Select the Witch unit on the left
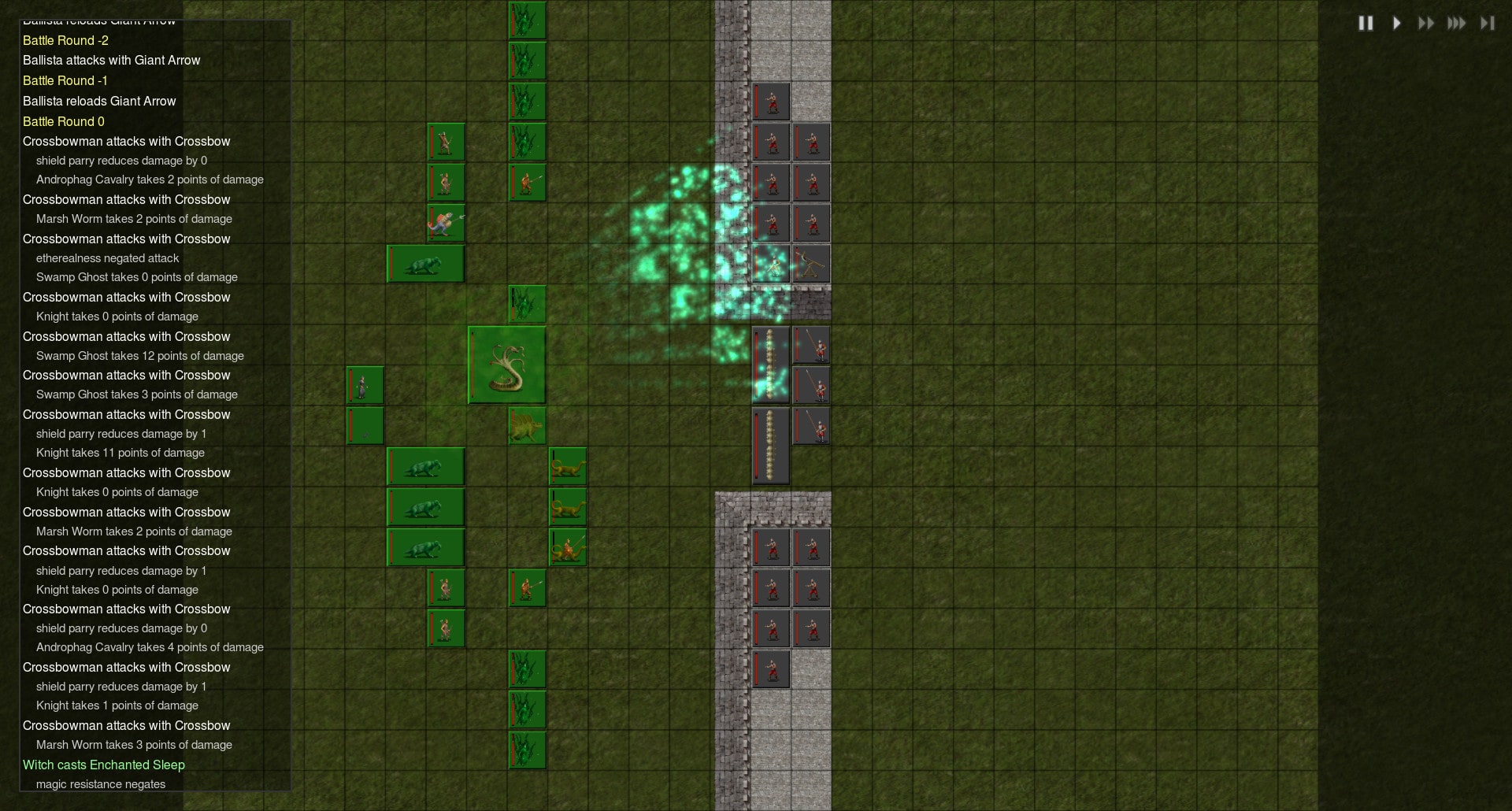Viewport: 1512px width, 811px height. click(365, 385)
